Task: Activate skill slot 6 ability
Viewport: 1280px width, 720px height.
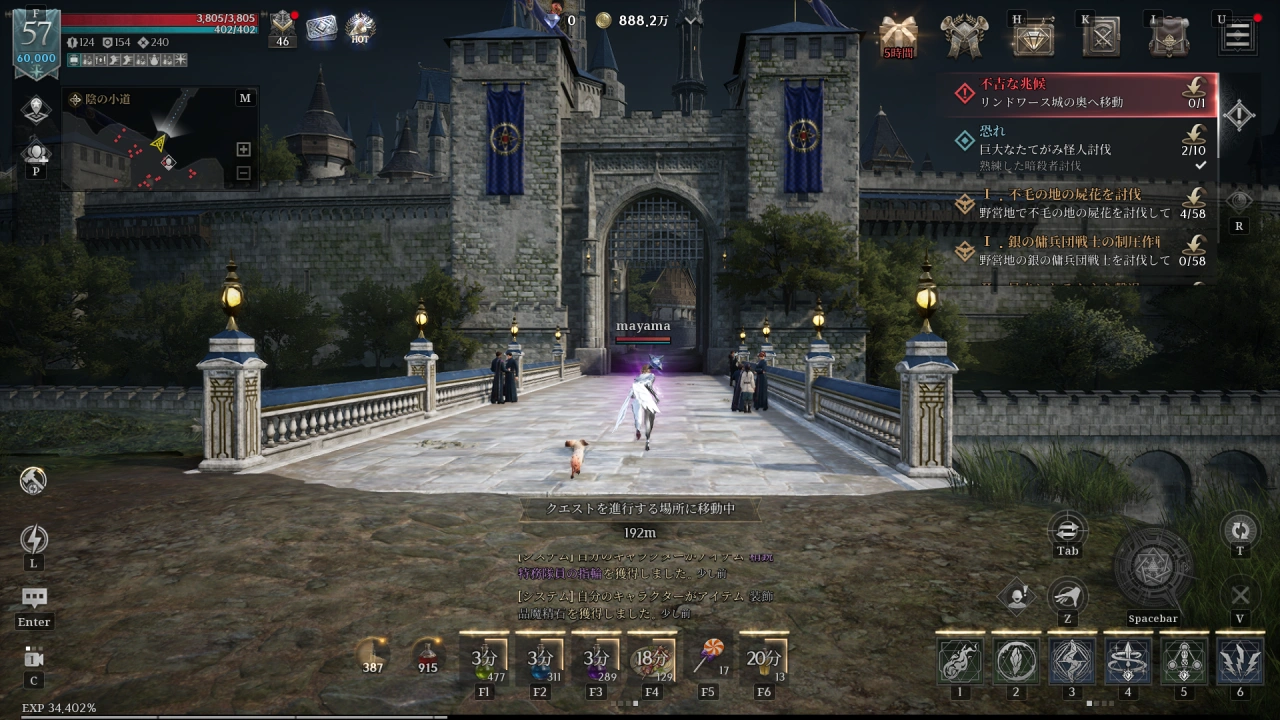Action: (1239, 661)
